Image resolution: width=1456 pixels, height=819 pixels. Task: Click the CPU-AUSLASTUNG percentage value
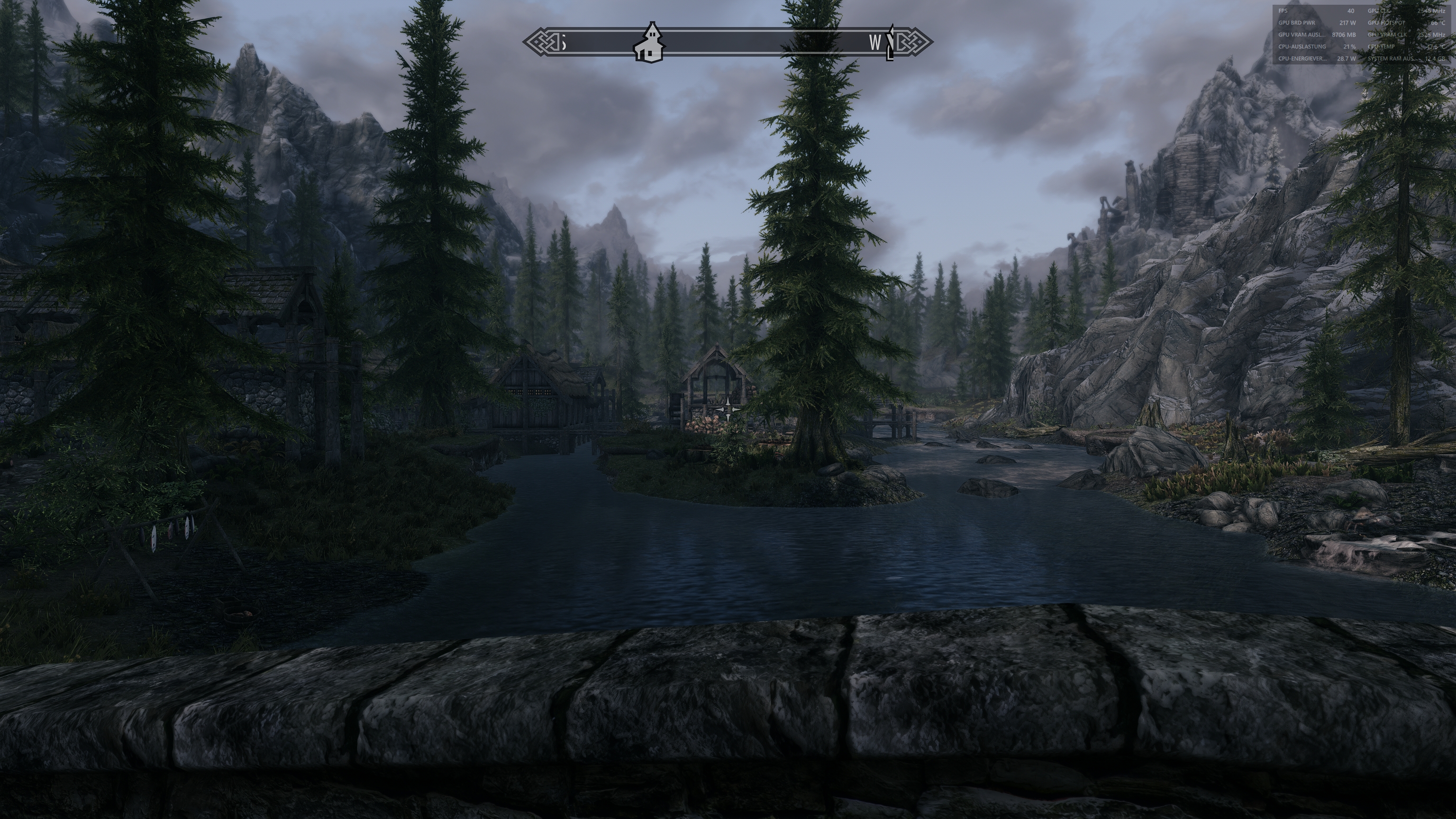tap(1350, 47)
